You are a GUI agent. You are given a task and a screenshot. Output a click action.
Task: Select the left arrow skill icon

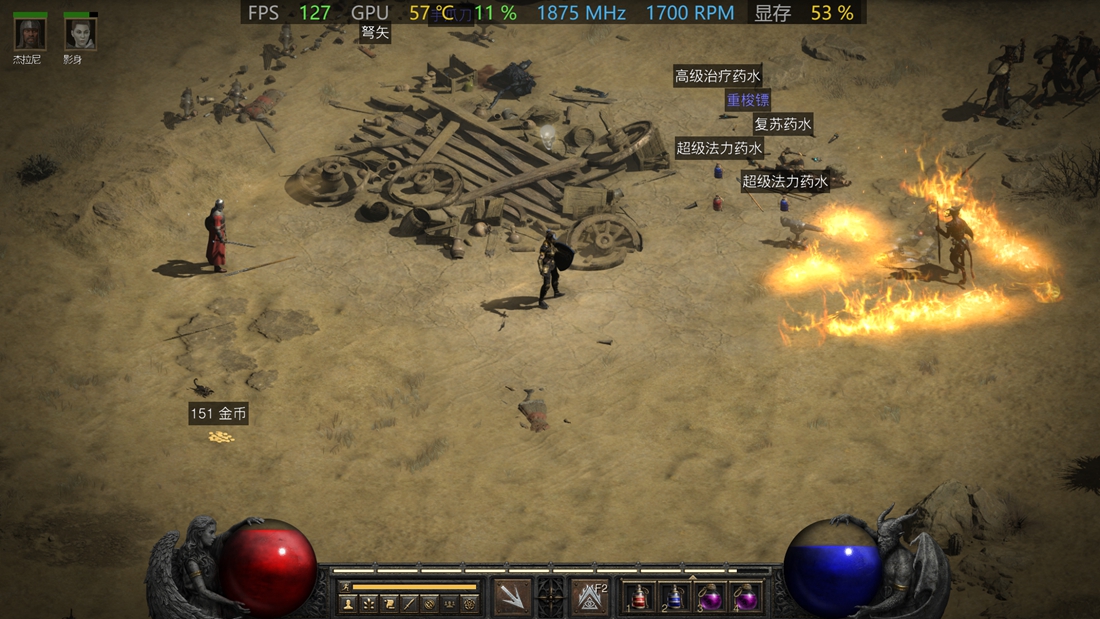click(513, 597)
